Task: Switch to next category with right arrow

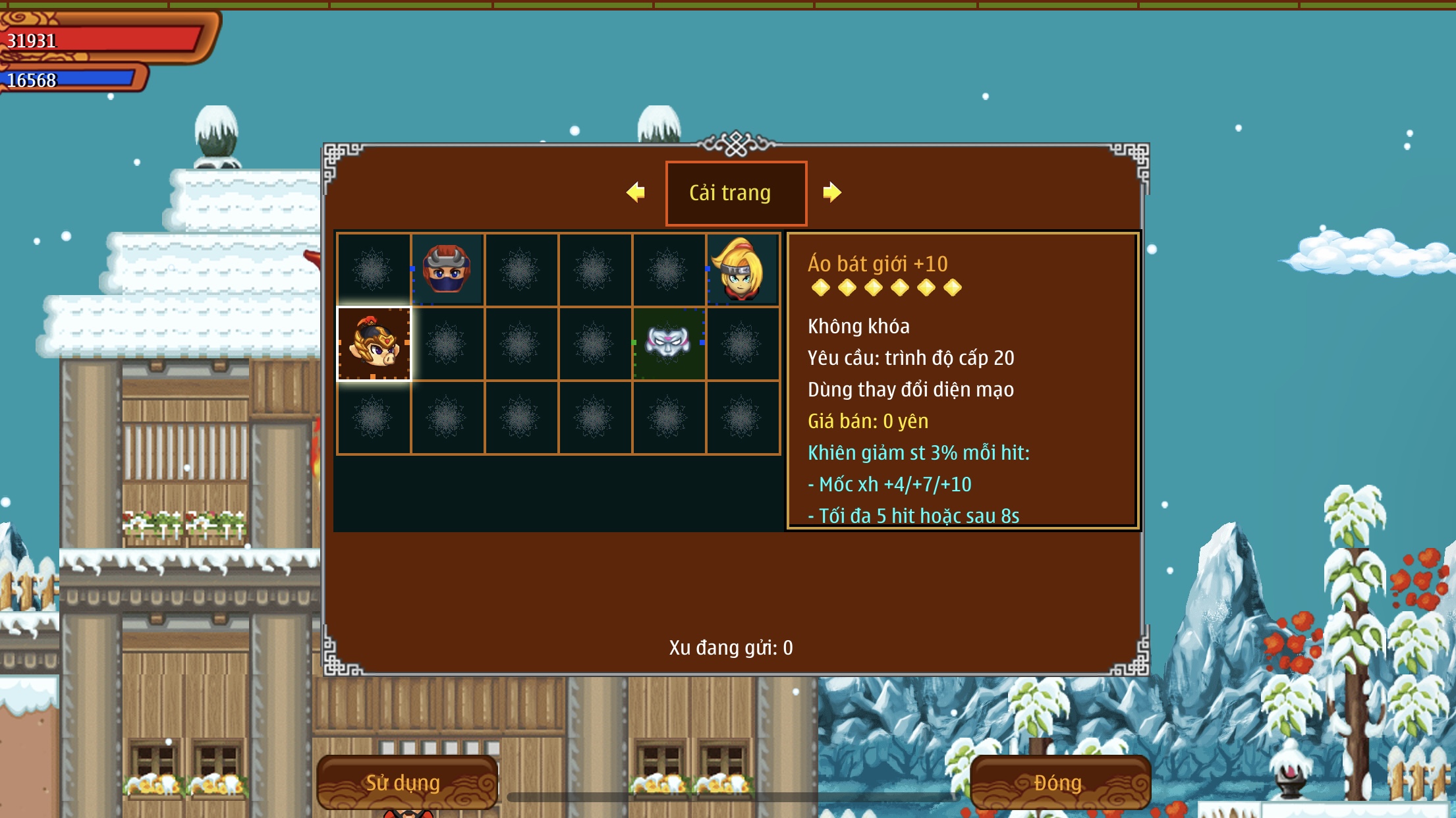Action: coord(831,192)
